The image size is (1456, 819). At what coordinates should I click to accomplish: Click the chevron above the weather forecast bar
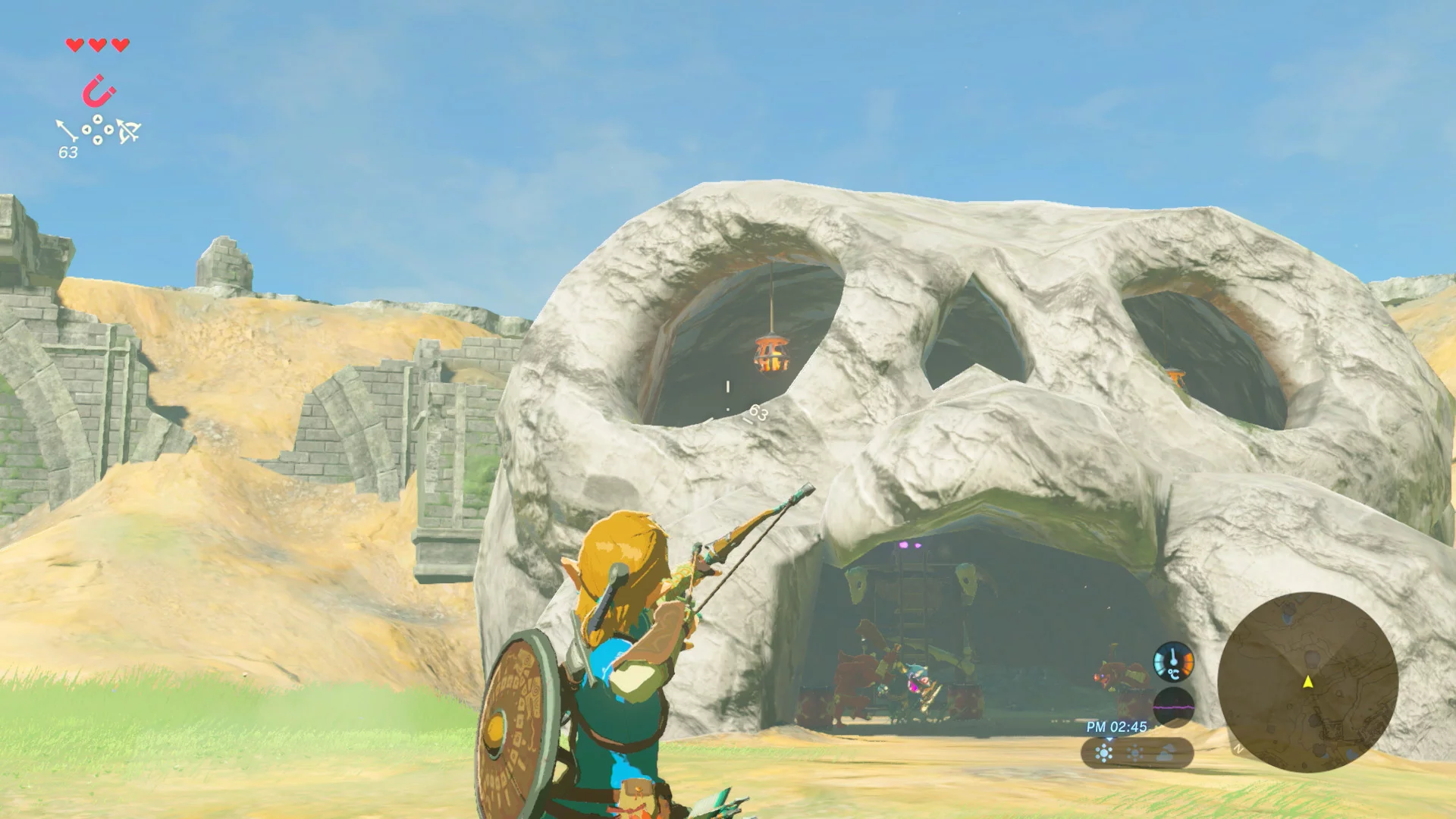(1110, 739)
